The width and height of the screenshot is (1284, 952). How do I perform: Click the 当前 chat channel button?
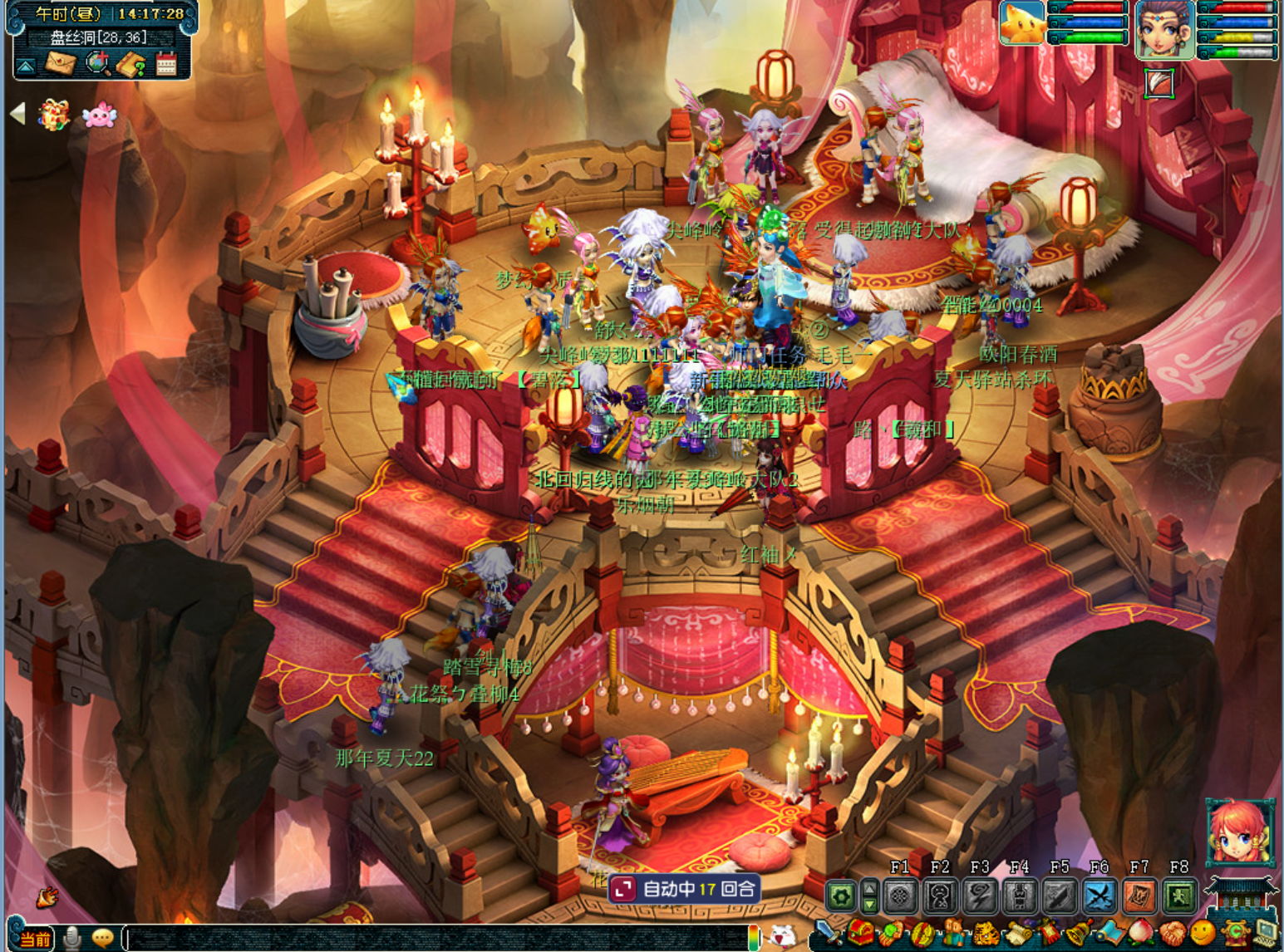tap(34, 939)
